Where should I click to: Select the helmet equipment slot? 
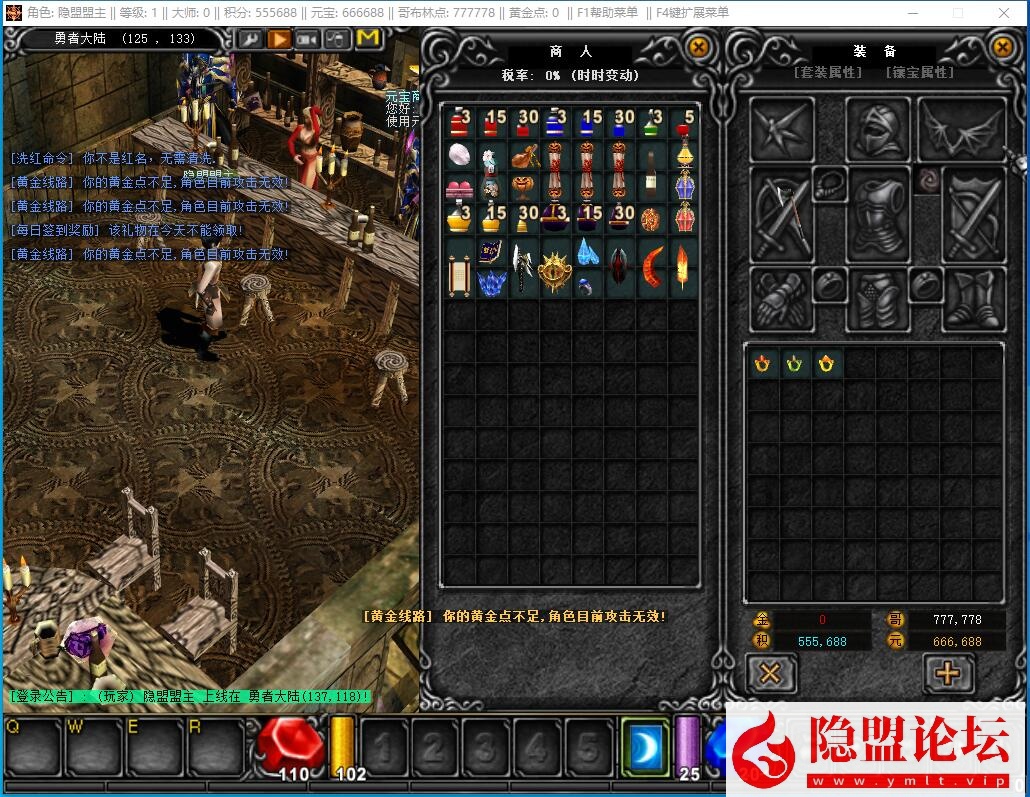pos(877,128)
